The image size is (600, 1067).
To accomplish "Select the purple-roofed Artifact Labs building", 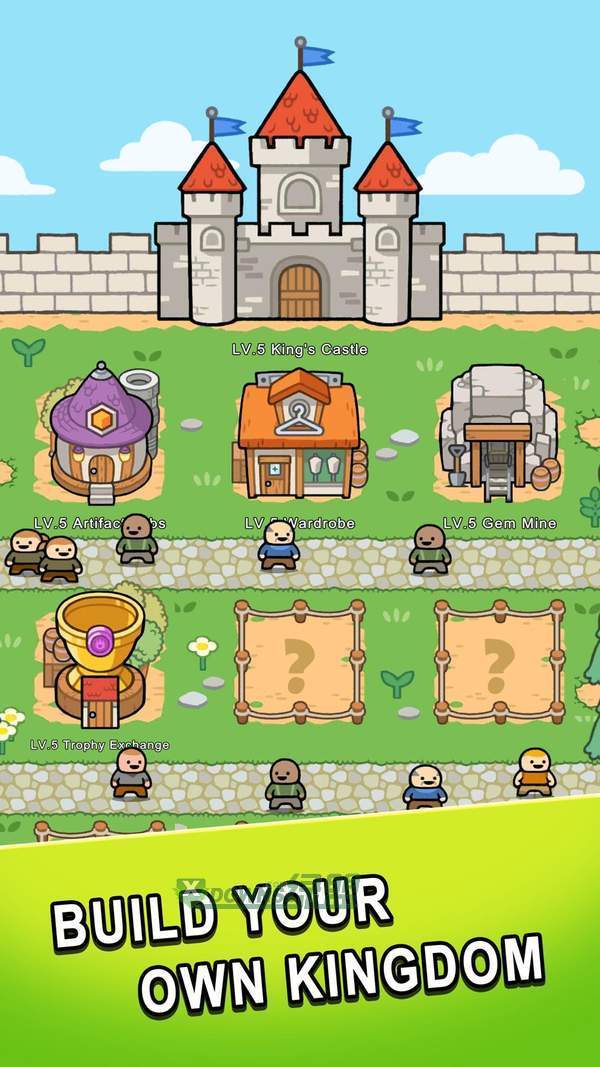I will click(101, 436).
